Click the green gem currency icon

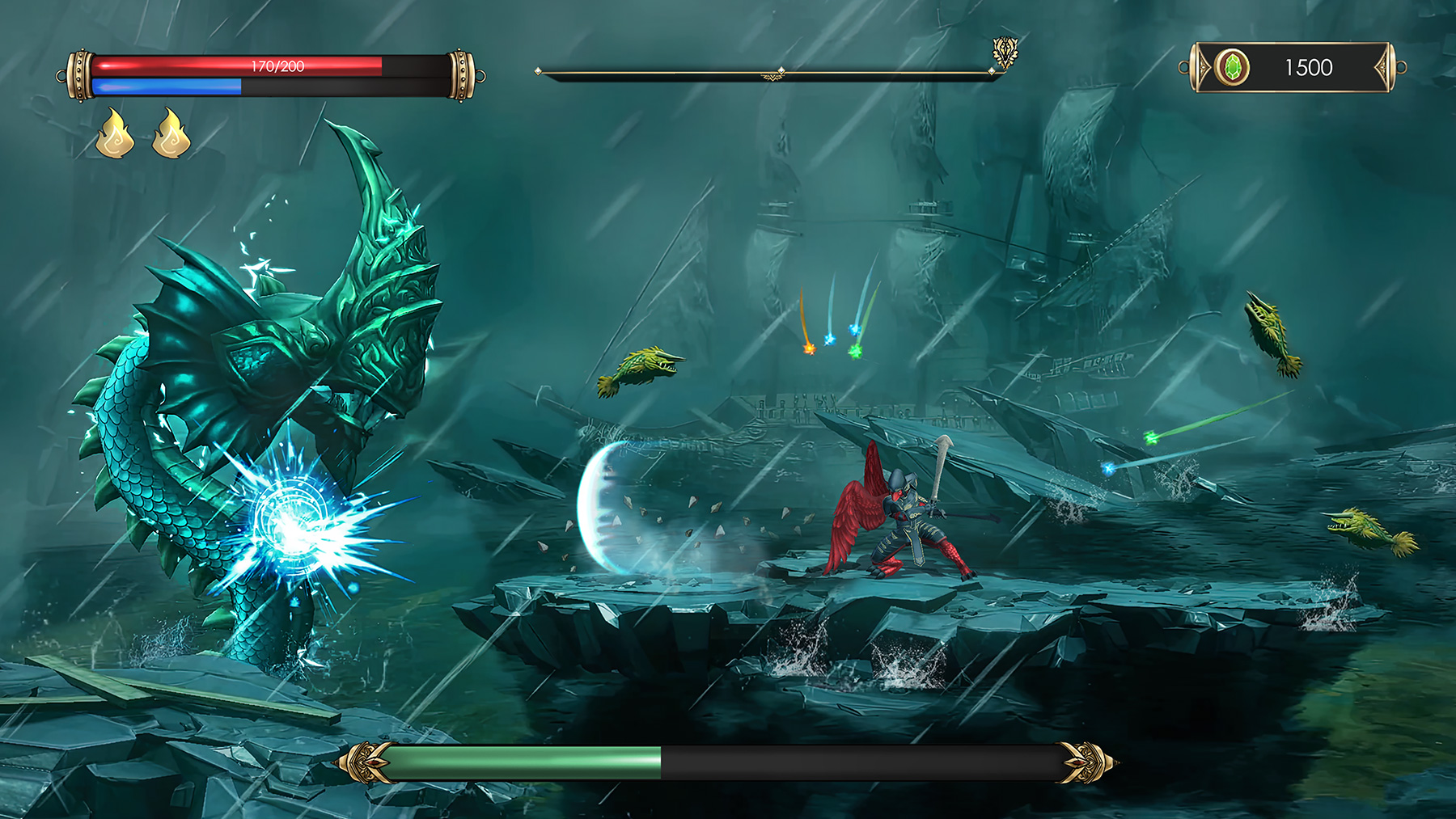coord(1232,67)
